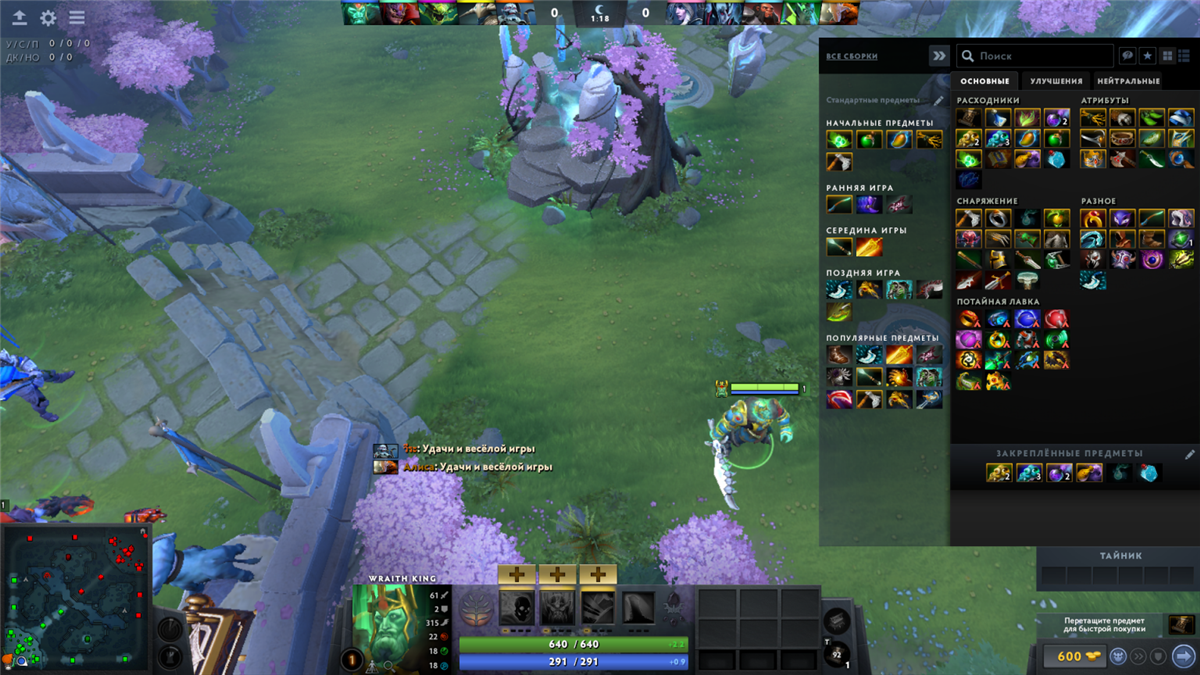Open the hamburger main menu
This screenshot has width=1200, height=675.
77,18
